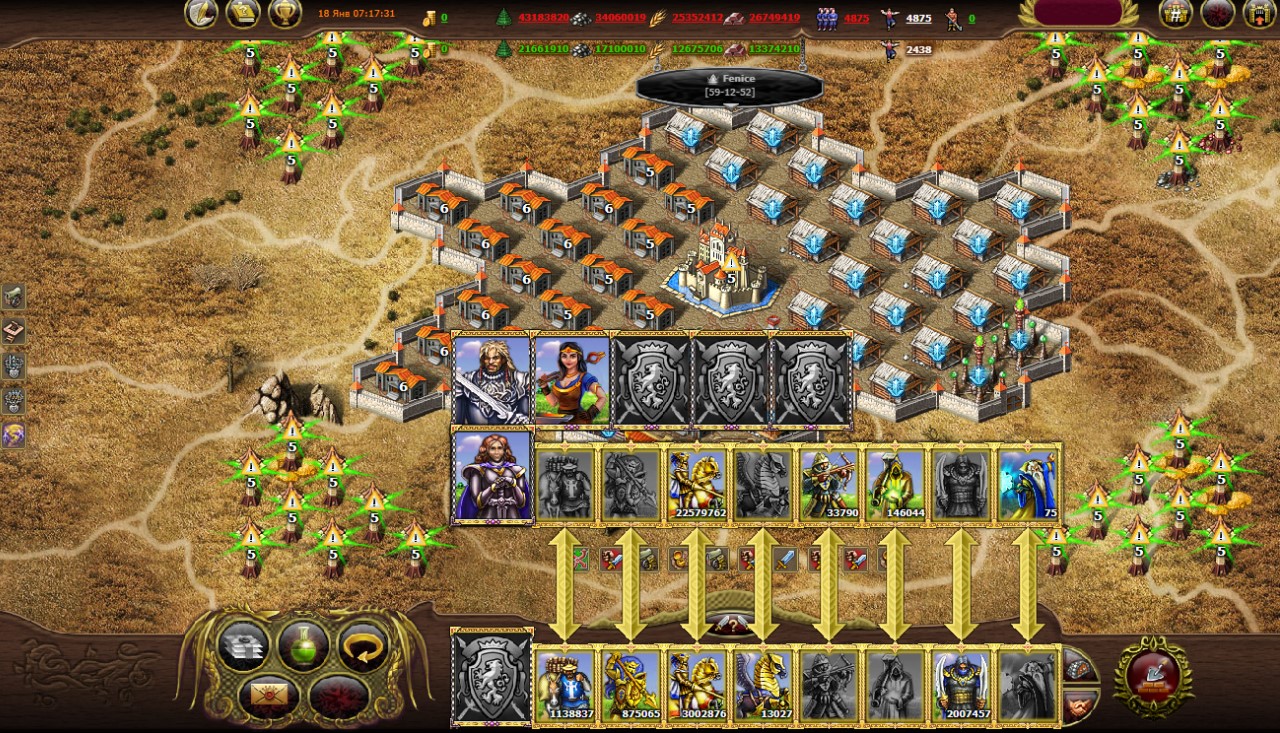This screenshot has width=1280, height=733.
Task: Select the crossbowman stack of 33790
Action: (x=829, y=485)
